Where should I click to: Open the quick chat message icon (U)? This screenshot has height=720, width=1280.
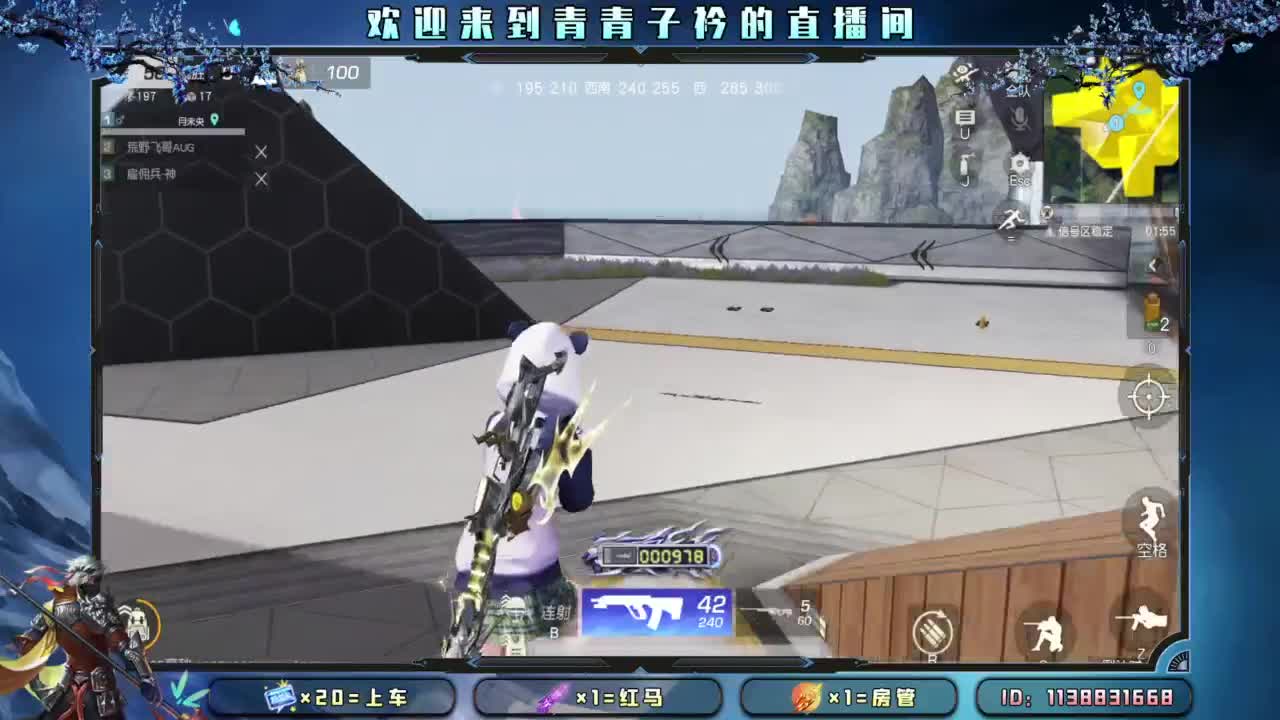point(964,118)
